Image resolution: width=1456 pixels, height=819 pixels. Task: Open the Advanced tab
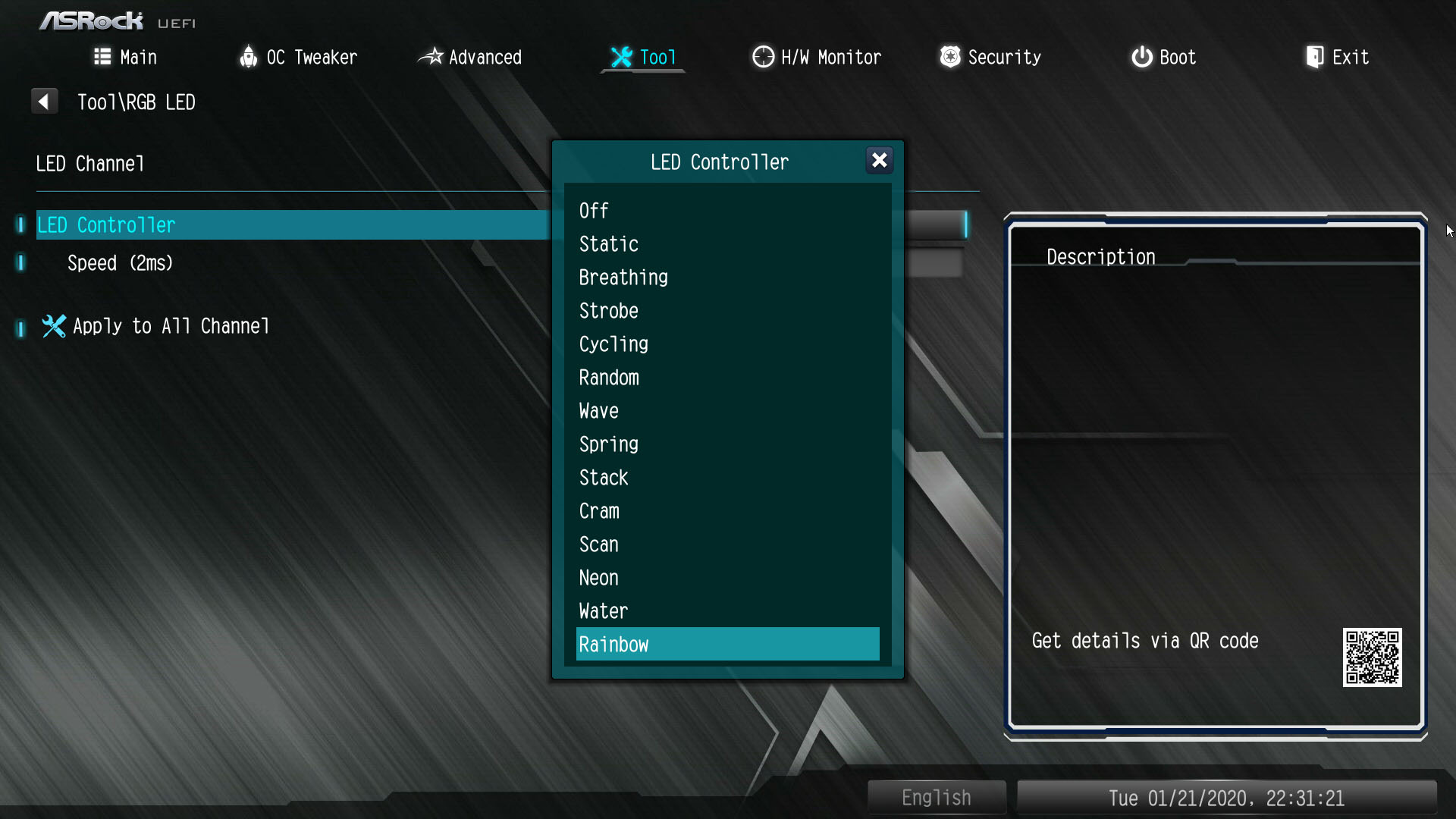[x=470, y=58]
